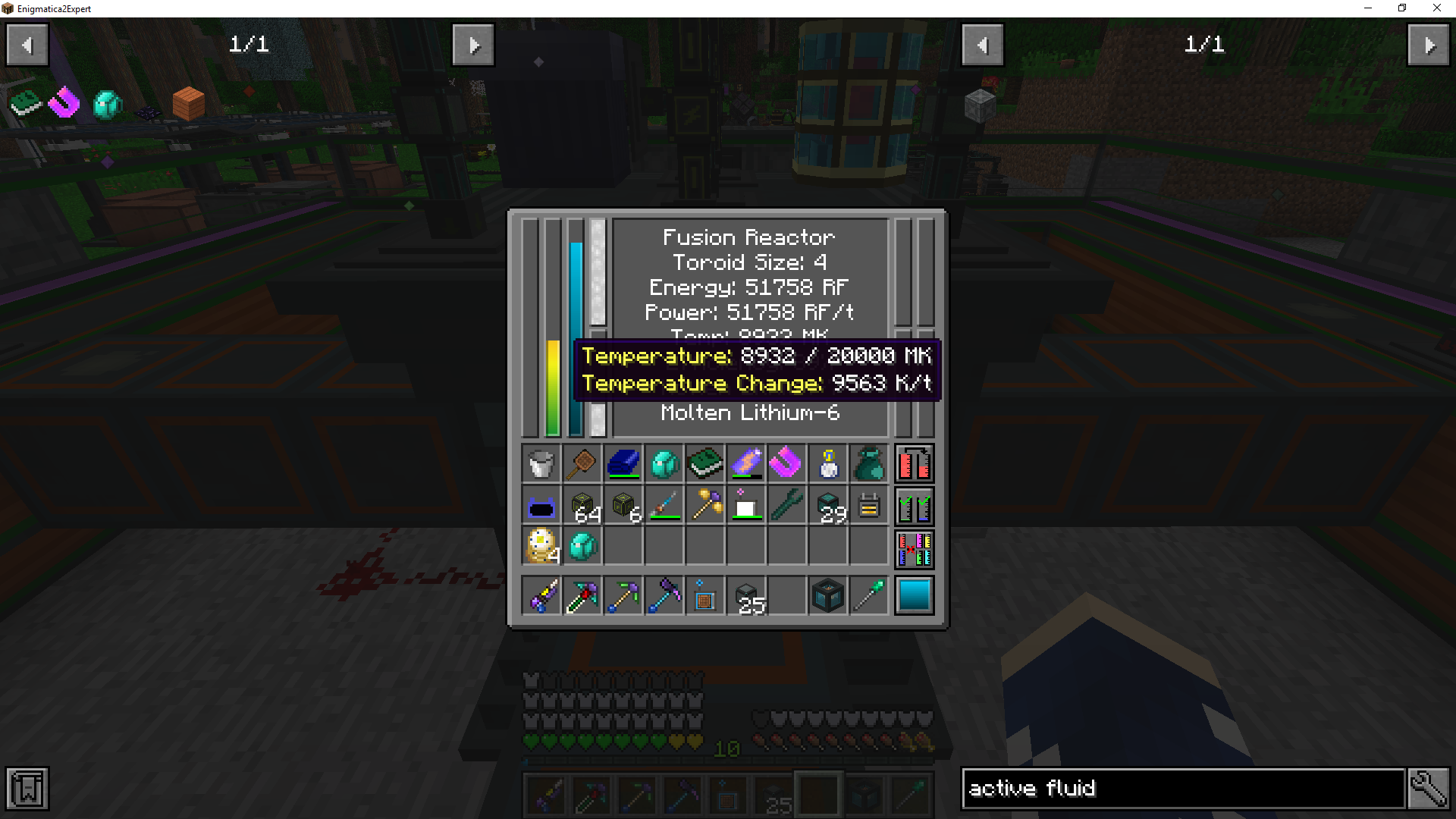Image resolution: width=1456 pixels, height=819 pixels.
Task: Toggle the reactor bar-graph display button
Action: coord(914,464)
